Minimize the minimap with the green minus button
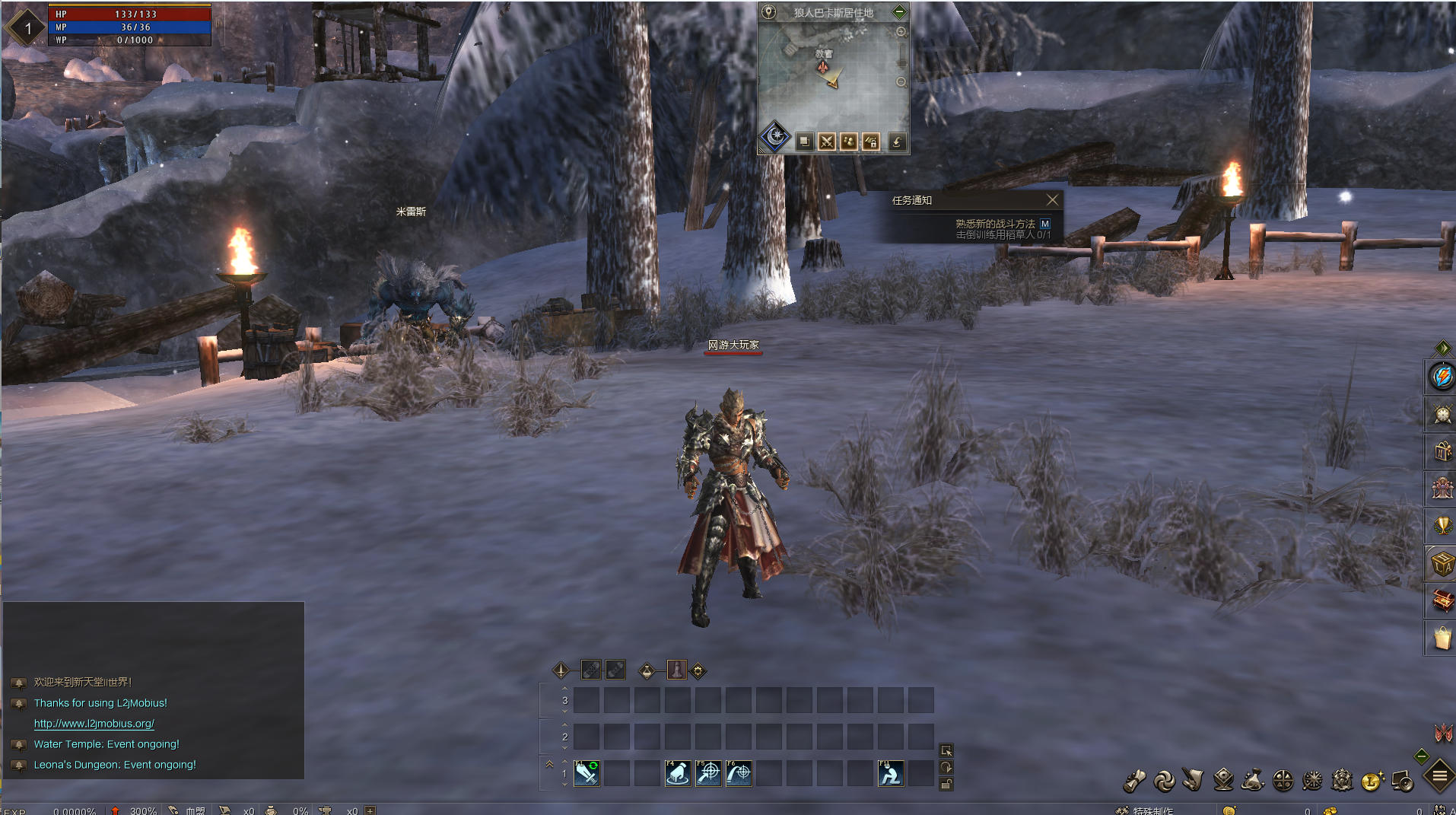Viewport: 1456px width, 815px height. [x=899, y=11]
